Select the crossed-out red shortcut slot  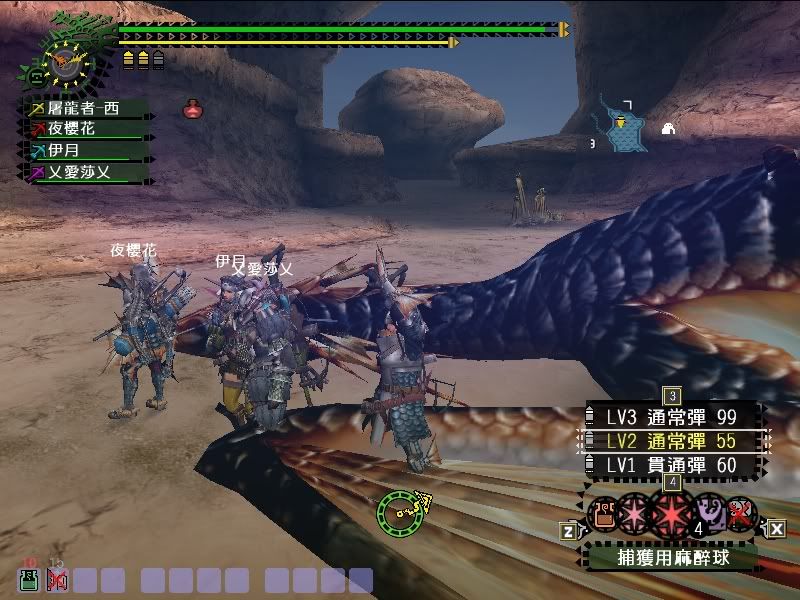[x=56, y=580]
